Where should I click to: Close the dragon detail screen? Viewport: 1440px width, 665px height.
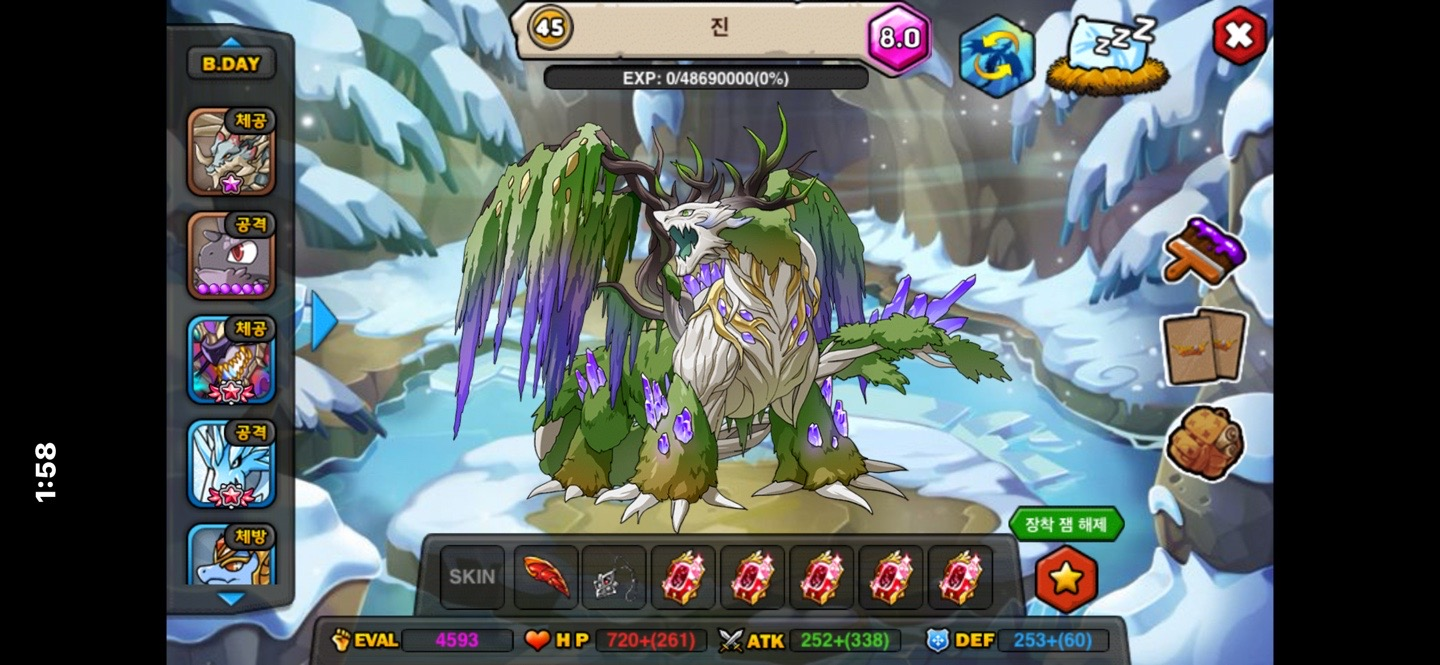click(1239, 36)
